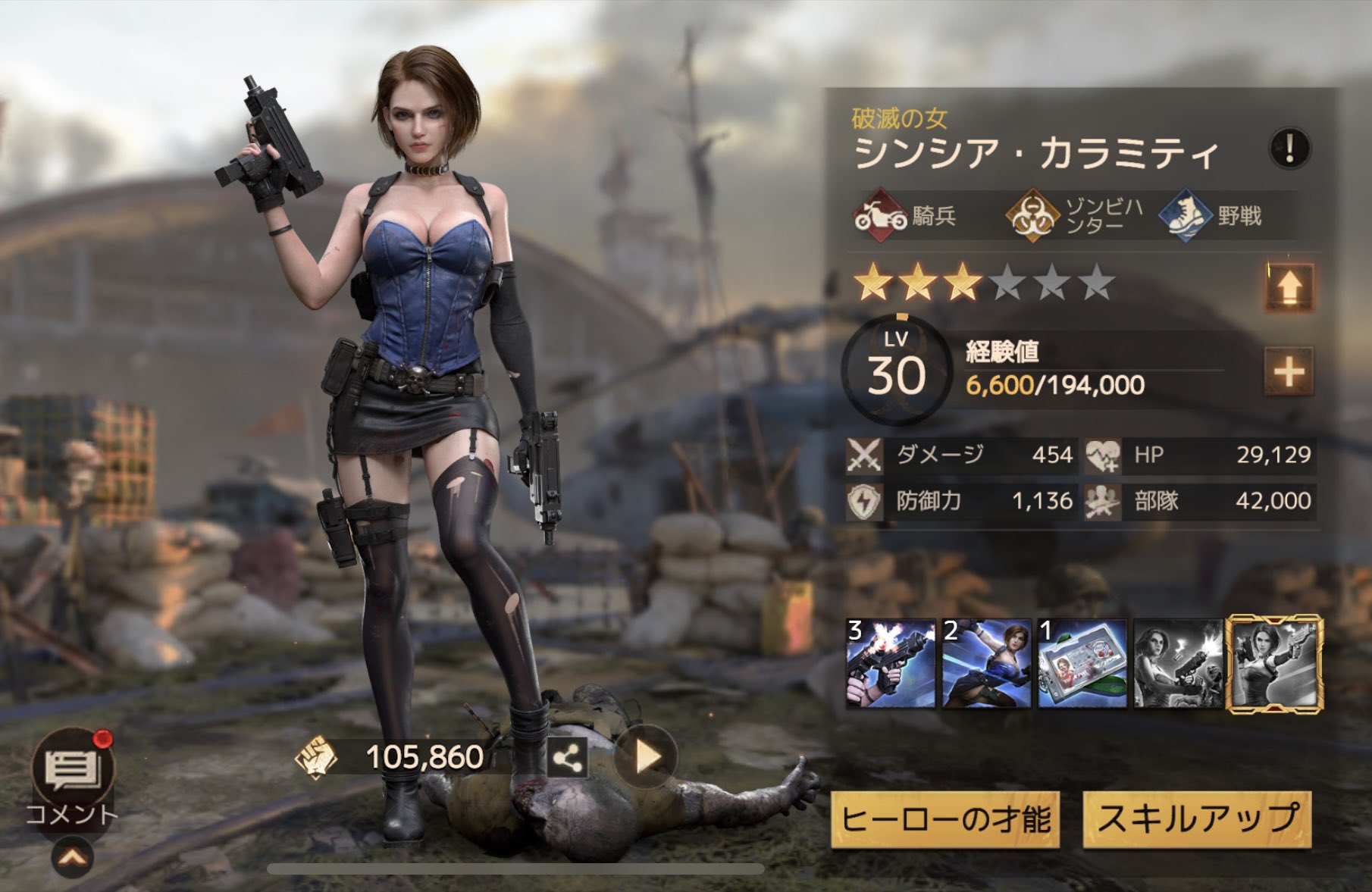The height and width of the screenshot is (892, 1372).
Task: Add experience with the plus button
Action: tap(1289, 371)
